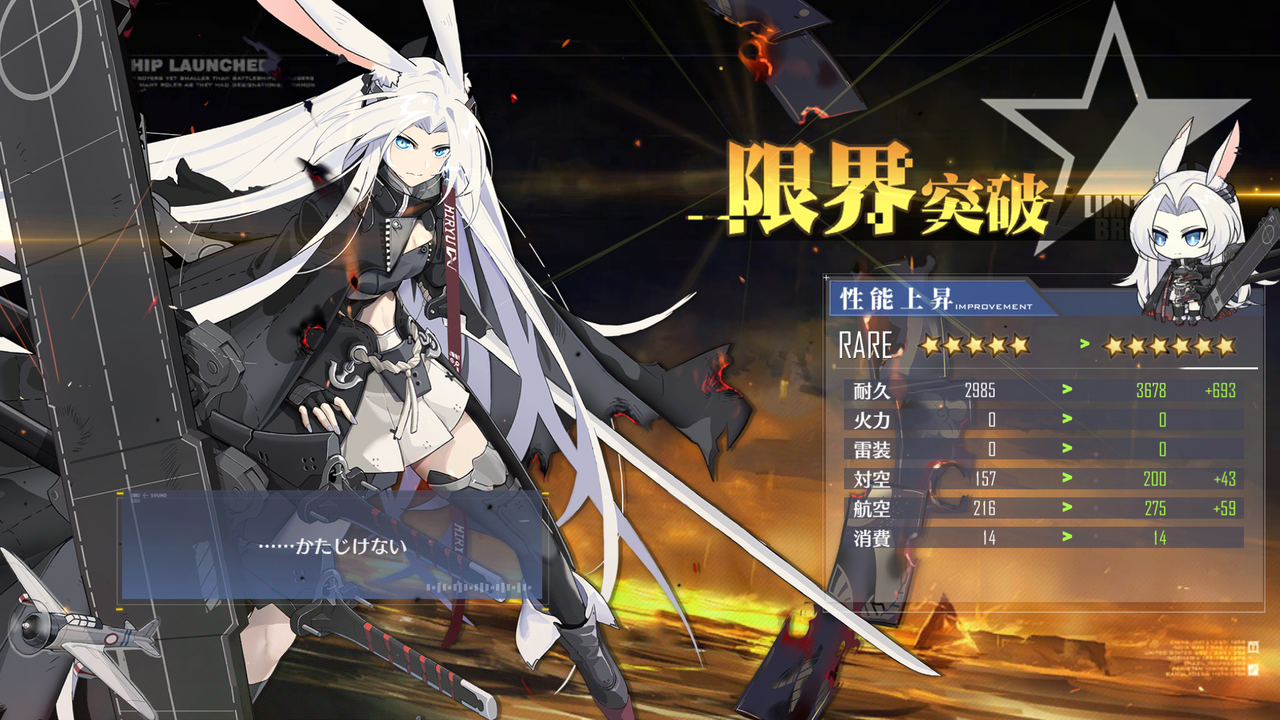Tap the chibi Hiryuu character portrait
The width and height of the screenshot is (1280, 720).
point(1183,230)
